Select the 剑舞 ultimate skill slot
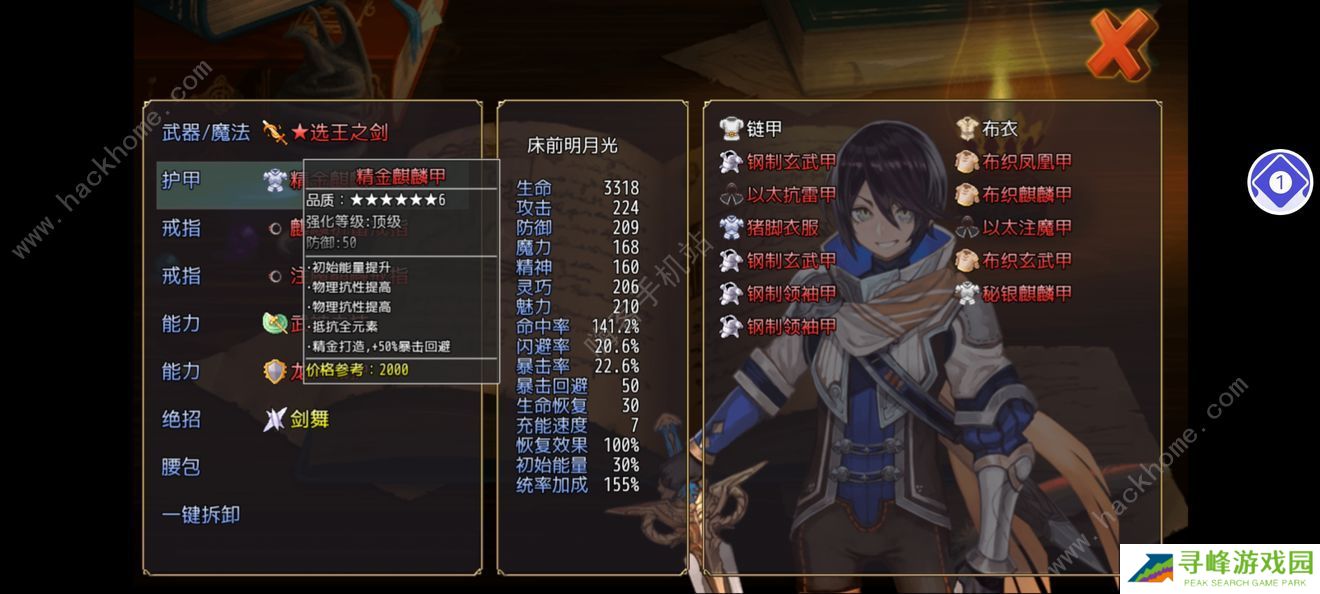The image size is (1320, 594). 309,419
